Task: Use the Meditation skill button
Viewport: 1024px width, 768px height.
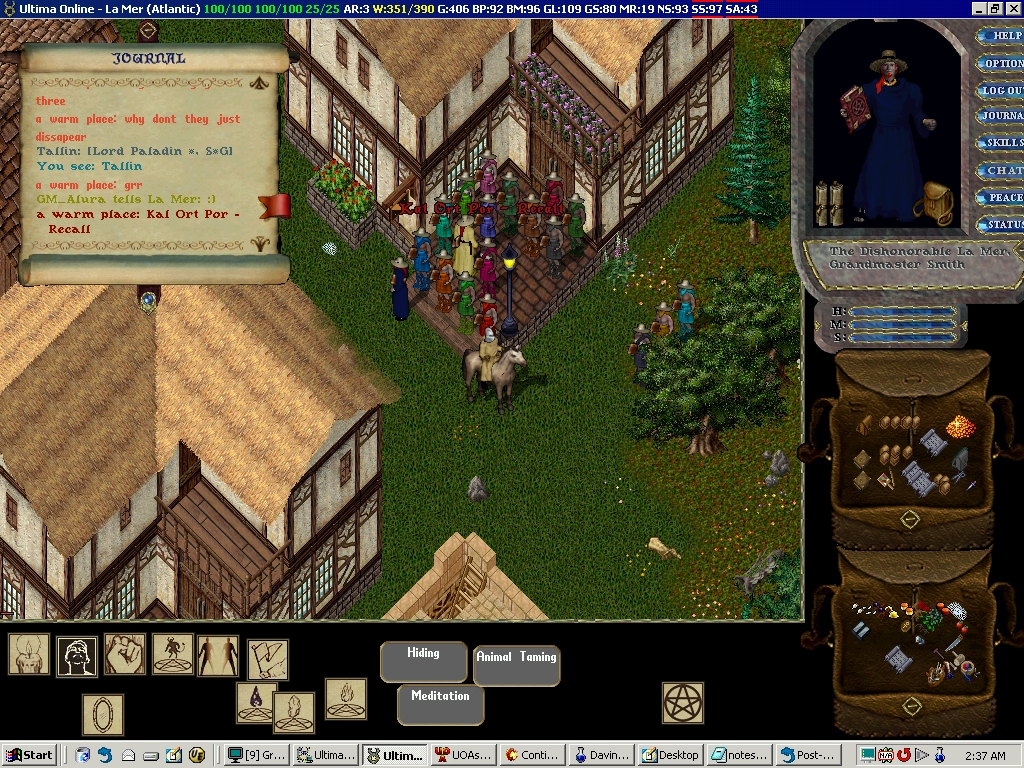Action: click(440, 704)
